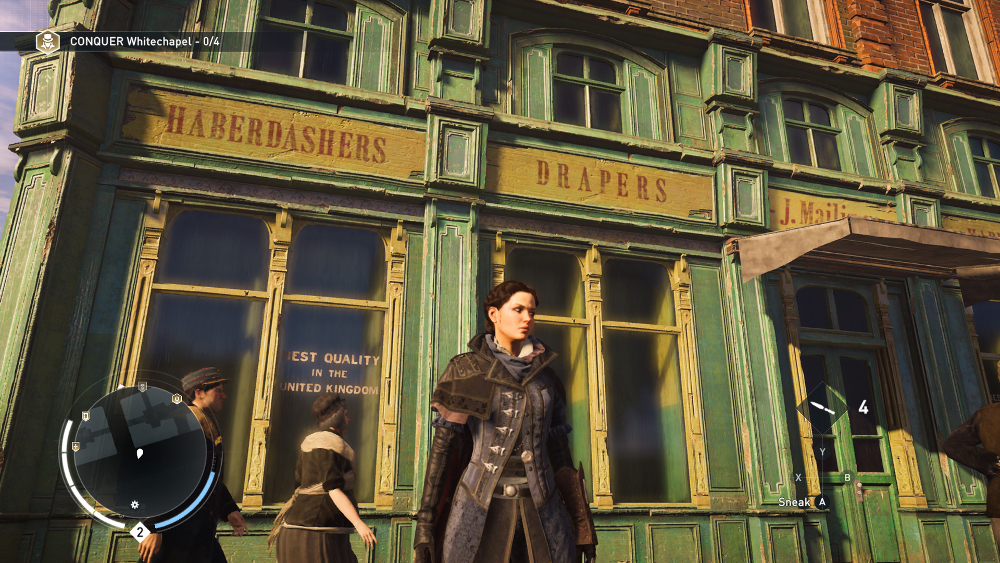Click the gear marker on the minimap

(x=135, y=503)
